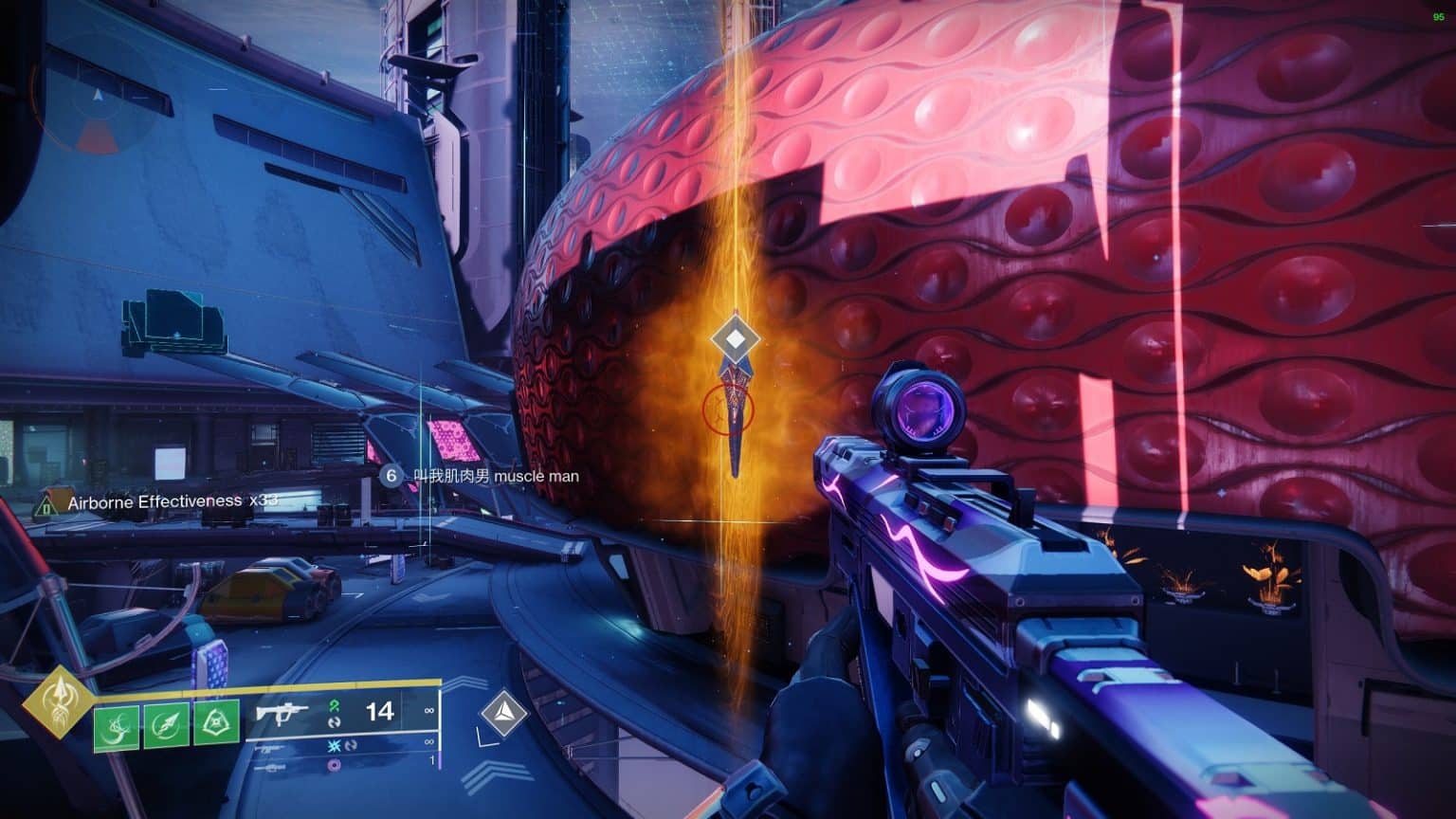
Task: Select the first green ability icon with swirl
Action: 116,727
